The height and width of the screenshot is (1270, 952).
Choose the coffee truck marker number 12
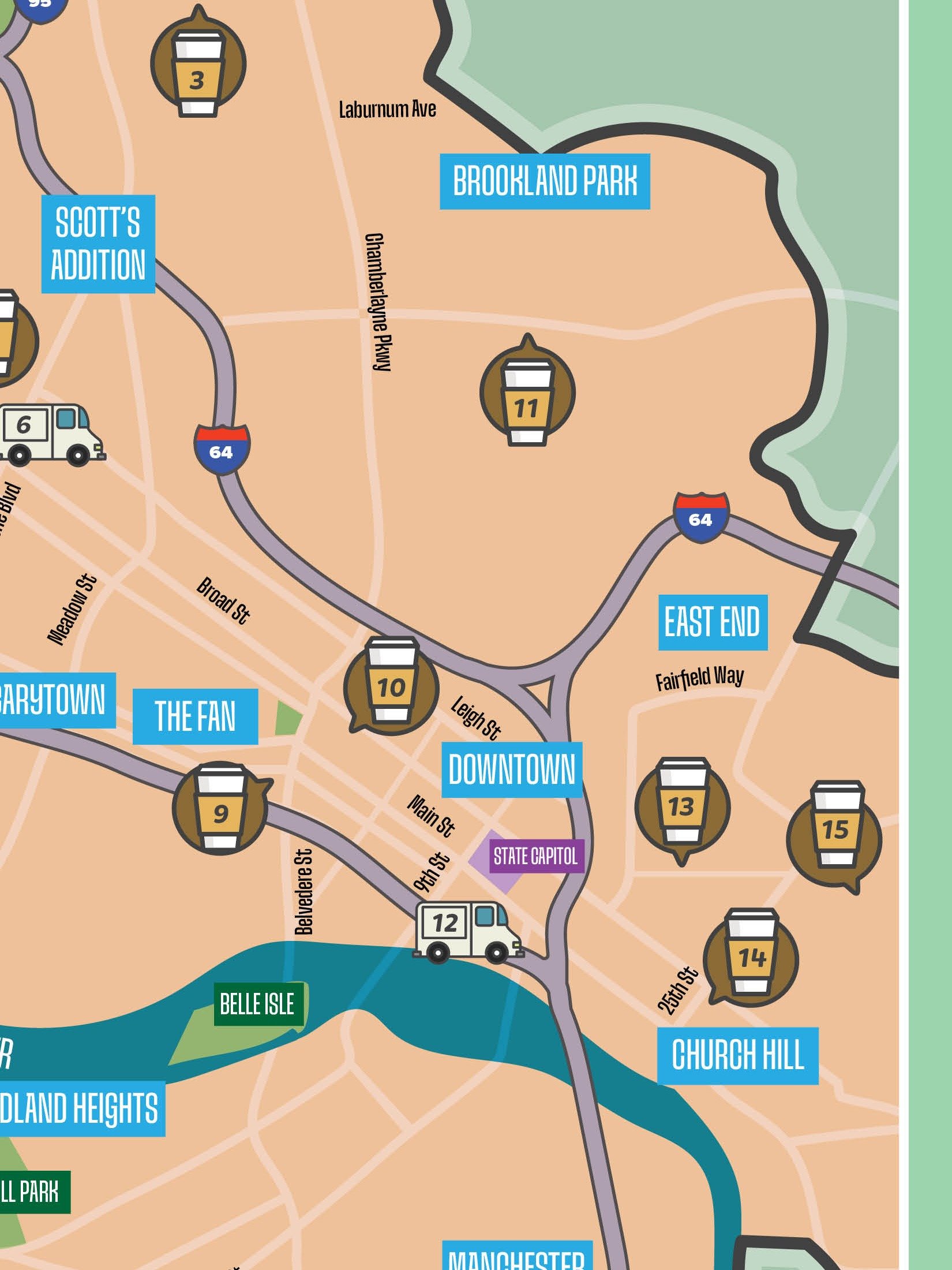point(466,931)
